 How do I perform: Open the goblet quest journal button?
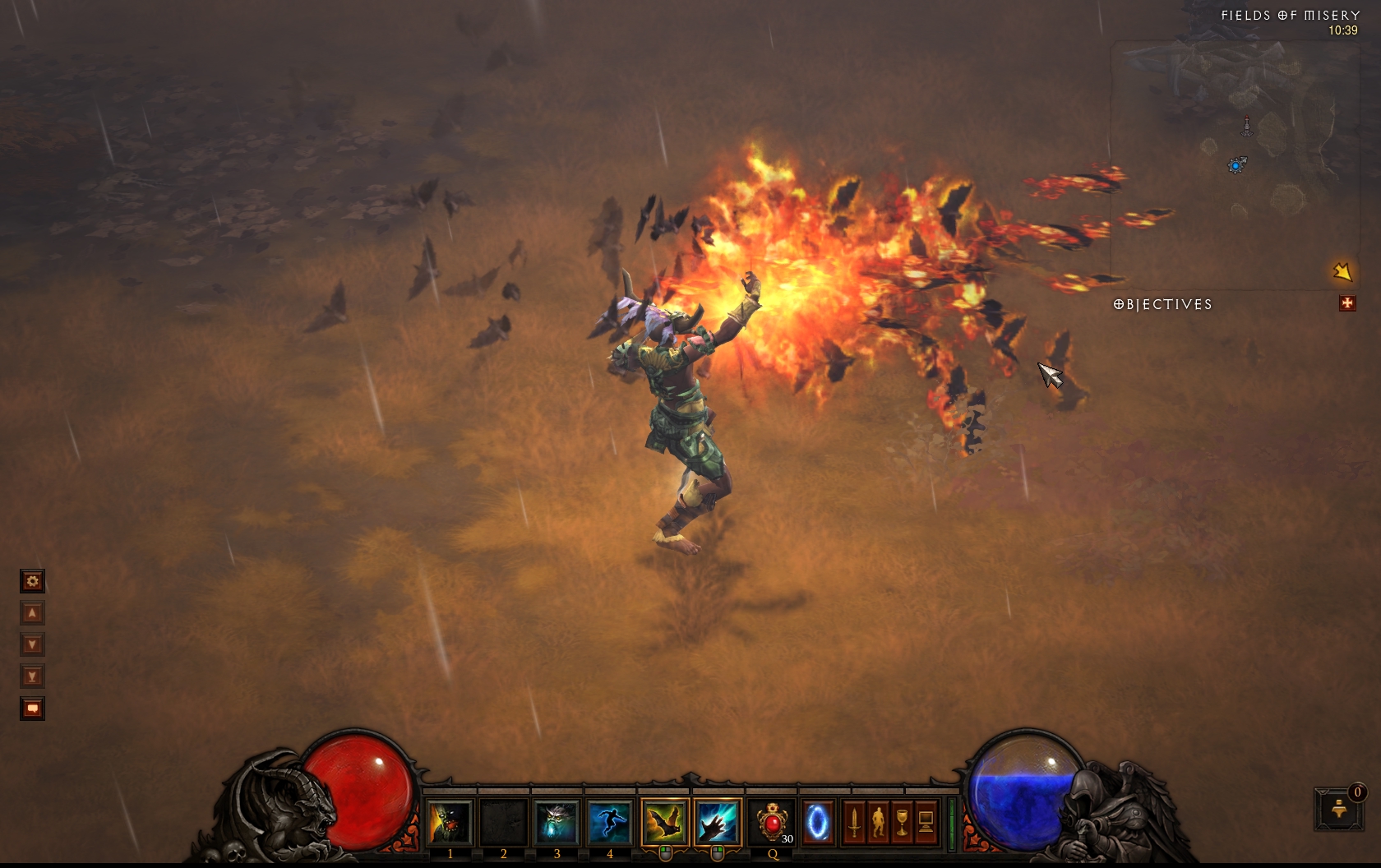point(902,822)
